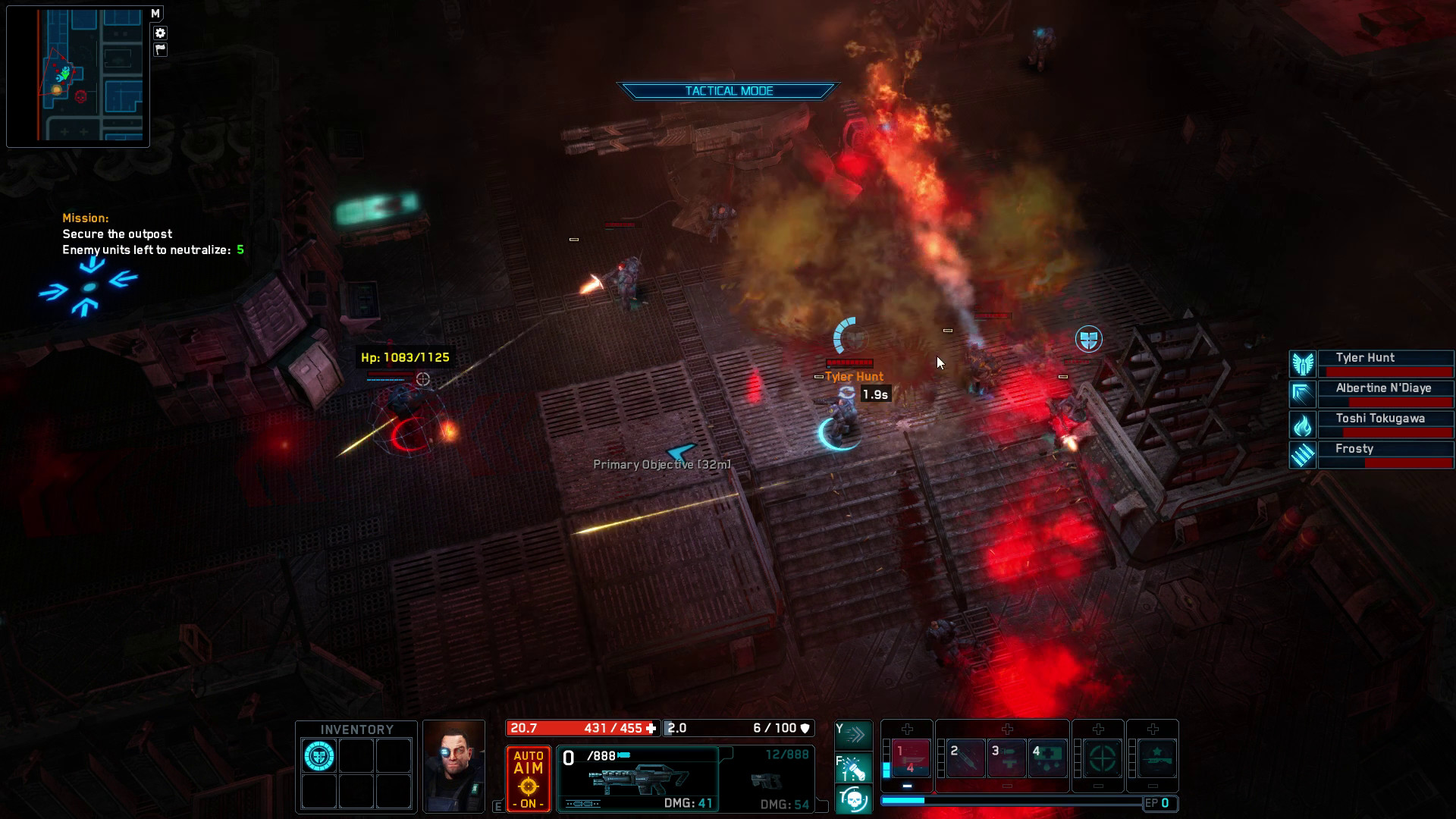Select the shield item in inventory

pyautogui.click(x=319, y=756)
